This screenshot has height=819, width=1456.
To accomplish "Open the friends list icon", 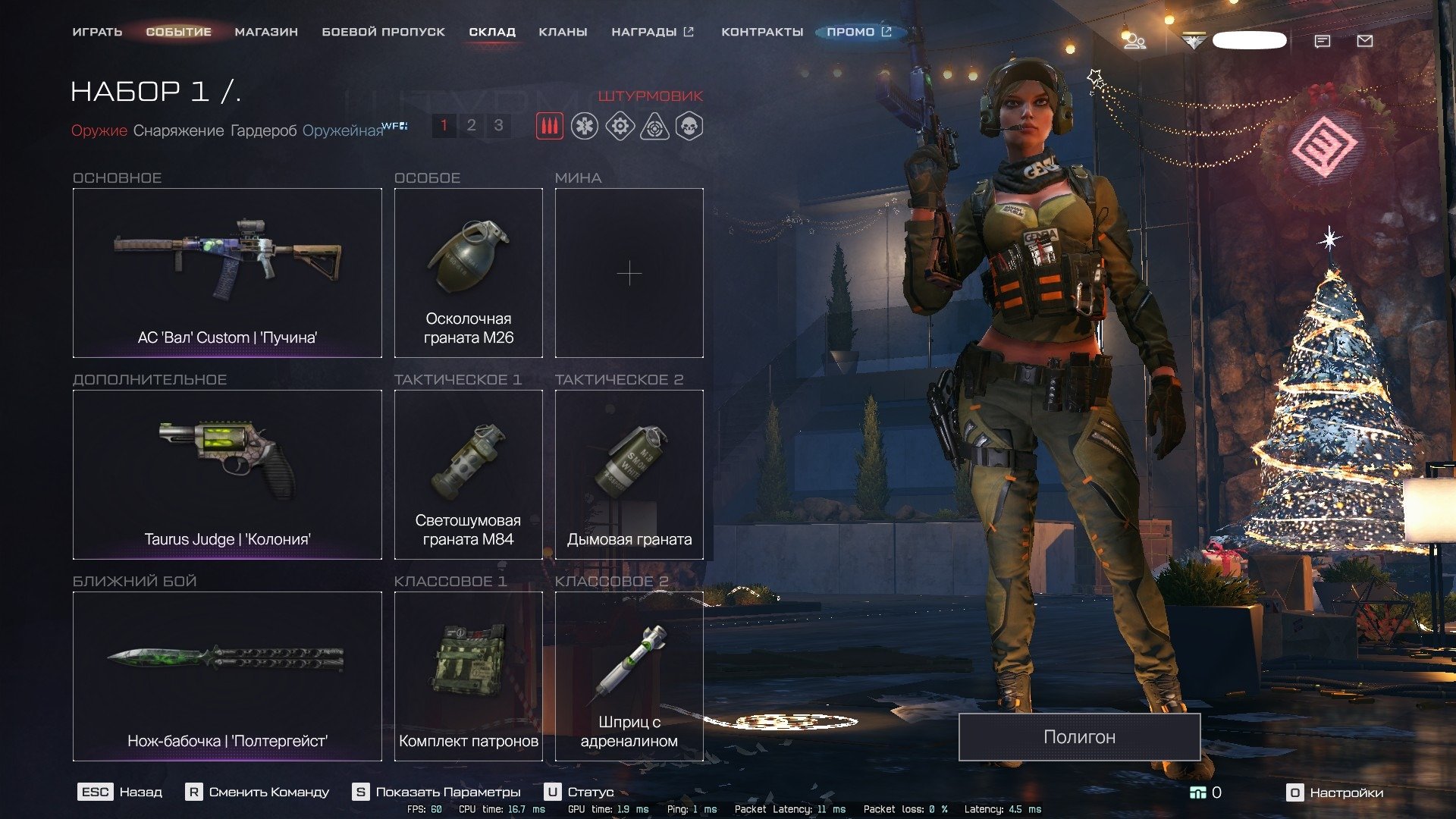I will click(1134, 41).
